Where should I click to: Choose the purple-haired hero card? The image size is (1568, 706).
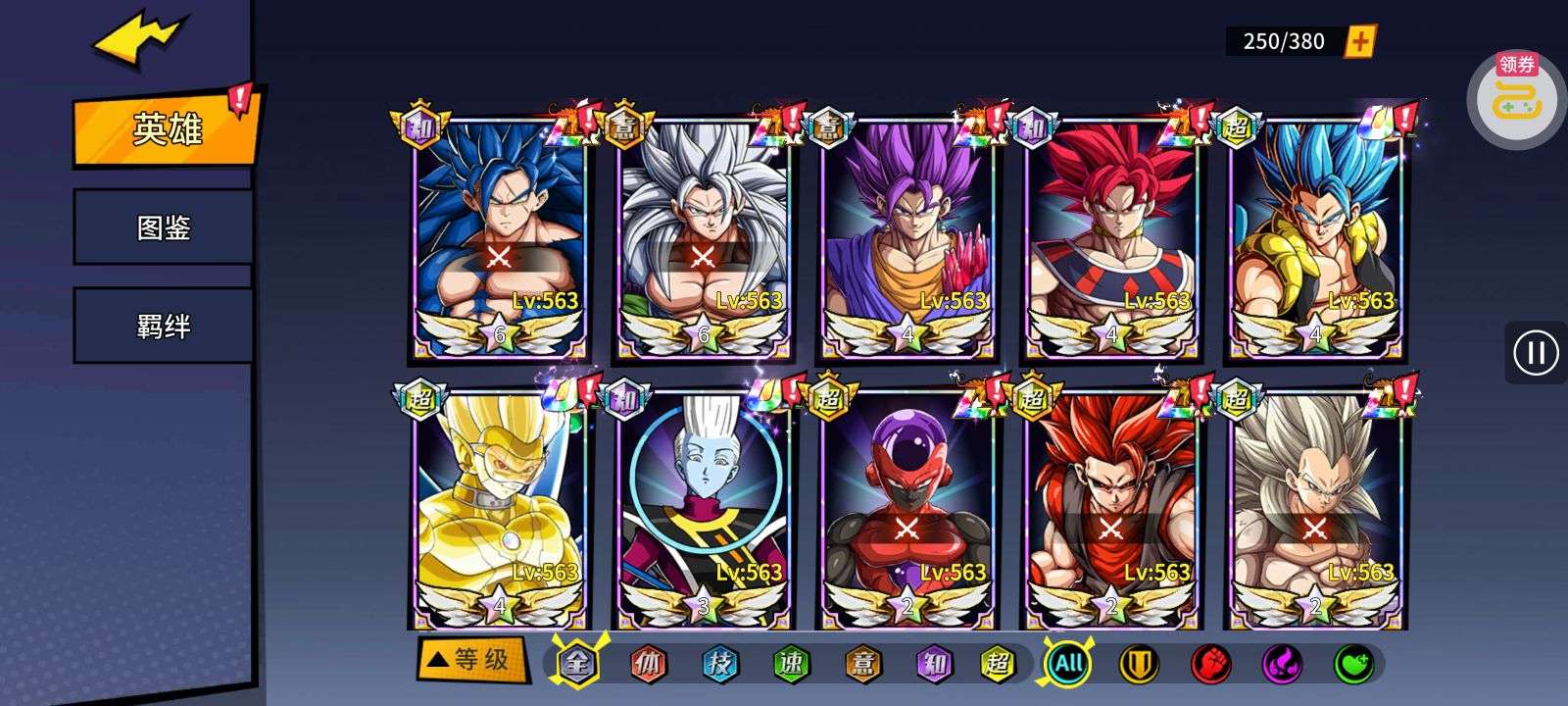[906, 235]
